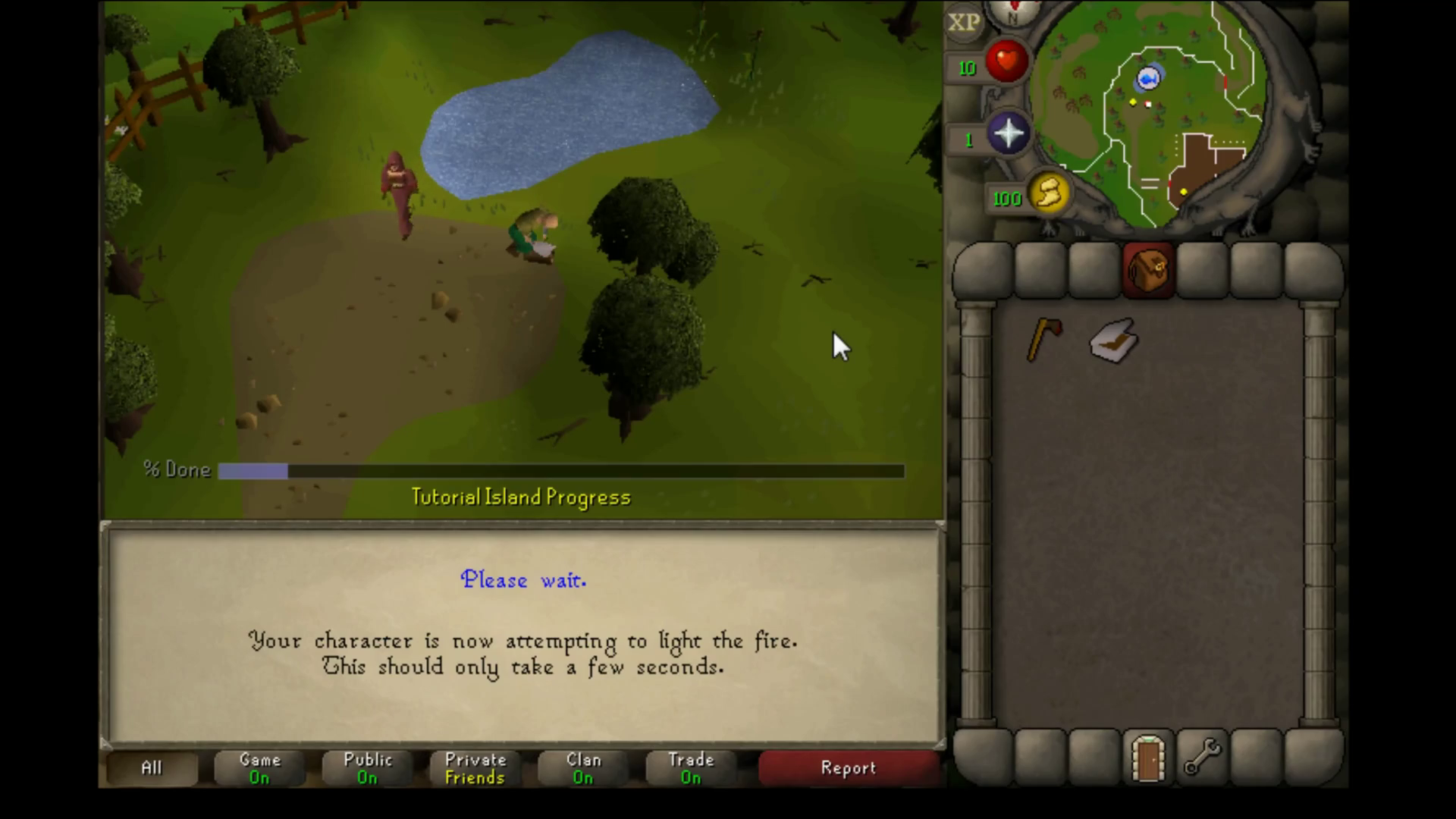This screenshot has height=819, width=1456.
Task: Toggle Clan chat off
Action: tap(582, 767)
